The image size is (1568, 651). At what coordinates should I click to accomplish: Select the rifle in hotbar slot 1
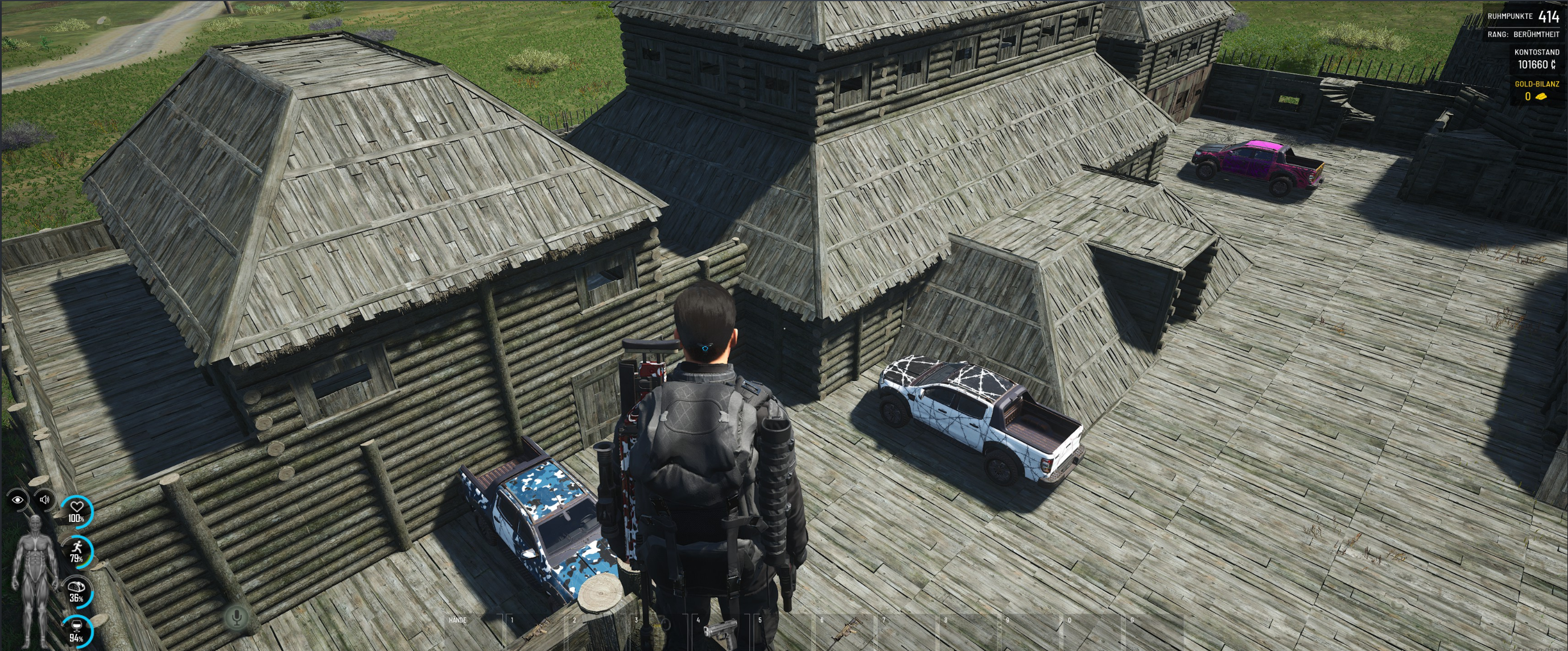[x=534, y=633]
